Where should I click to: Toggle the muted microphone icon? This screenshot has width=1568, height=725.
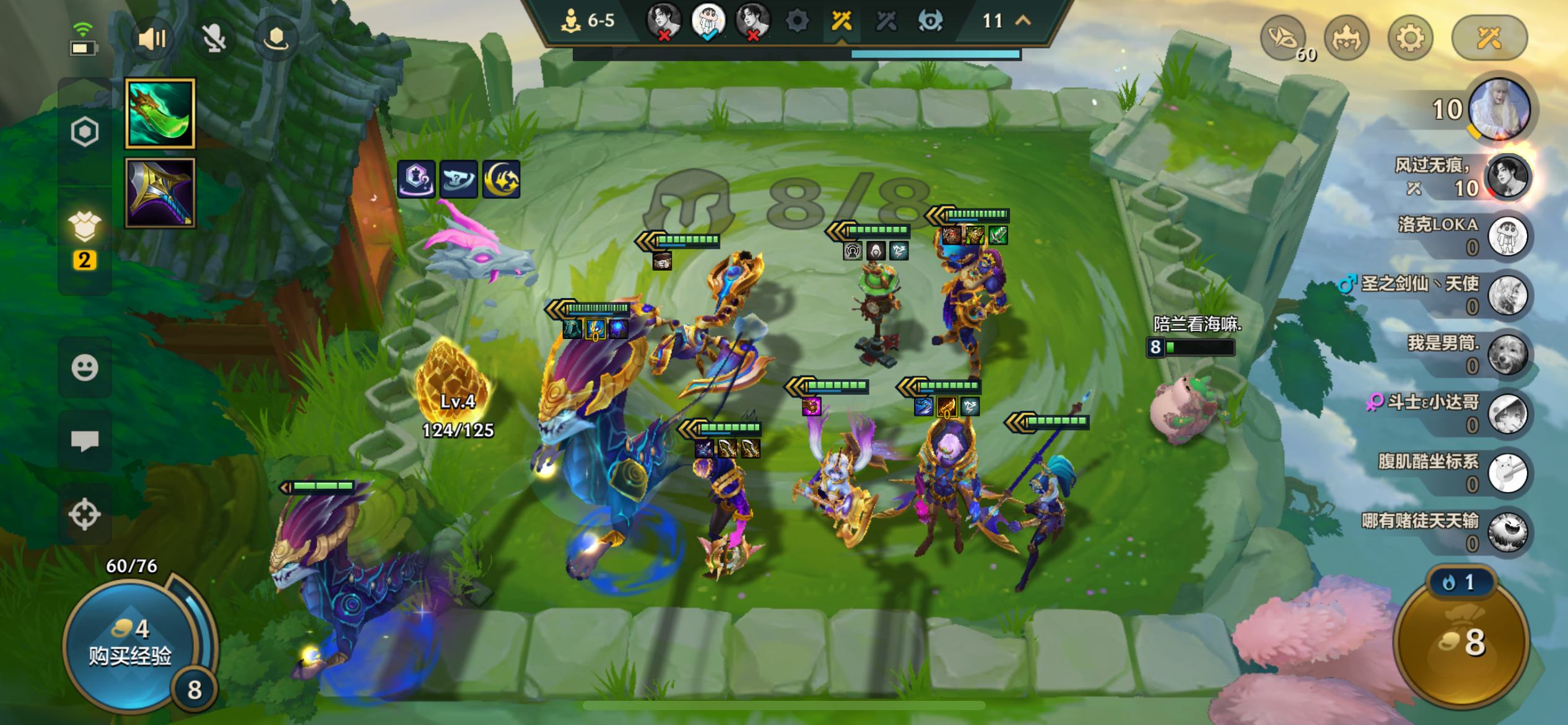(x=214, y=39)
